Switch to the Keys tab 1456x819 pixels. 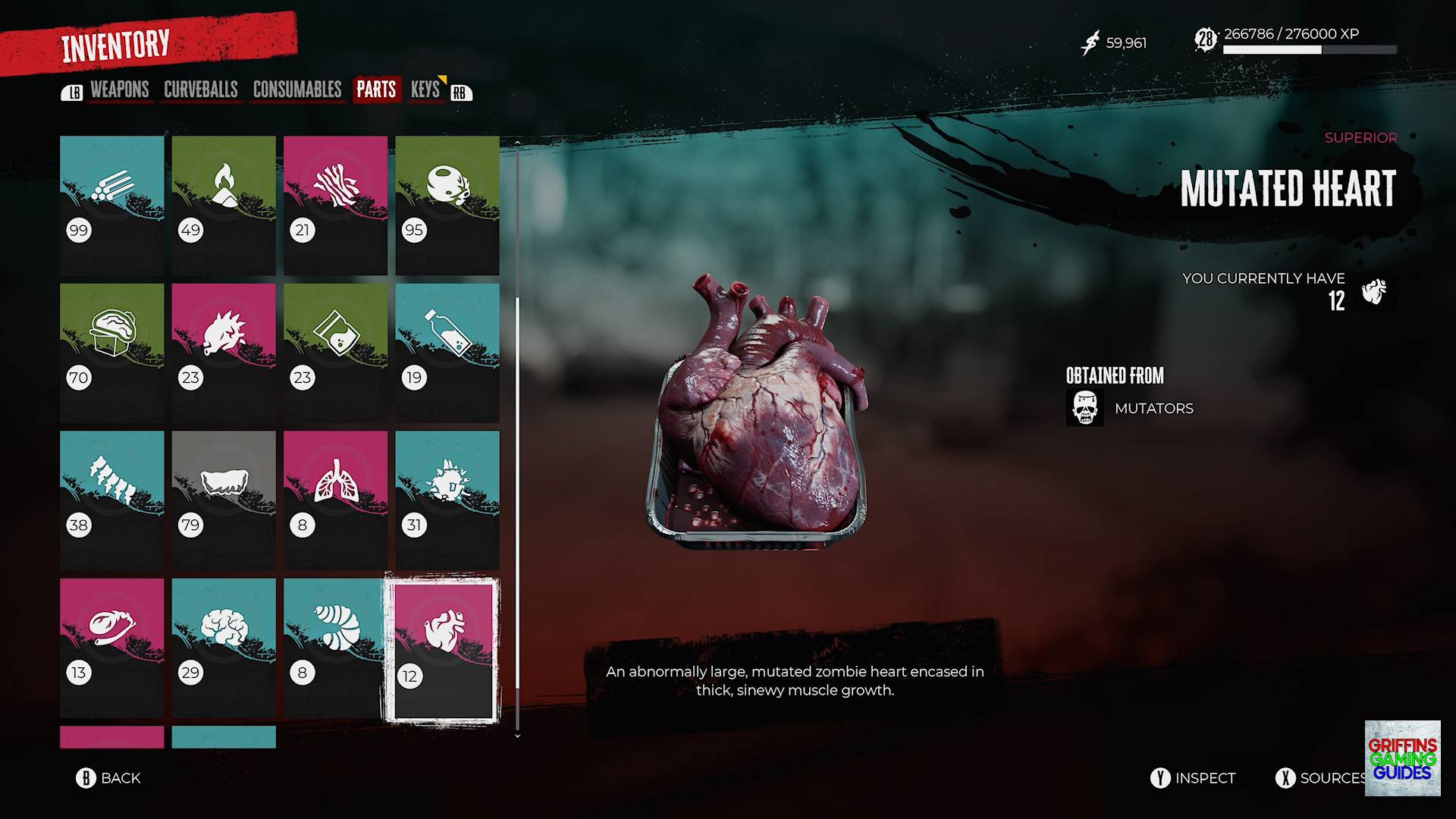[x=425, y=90]
